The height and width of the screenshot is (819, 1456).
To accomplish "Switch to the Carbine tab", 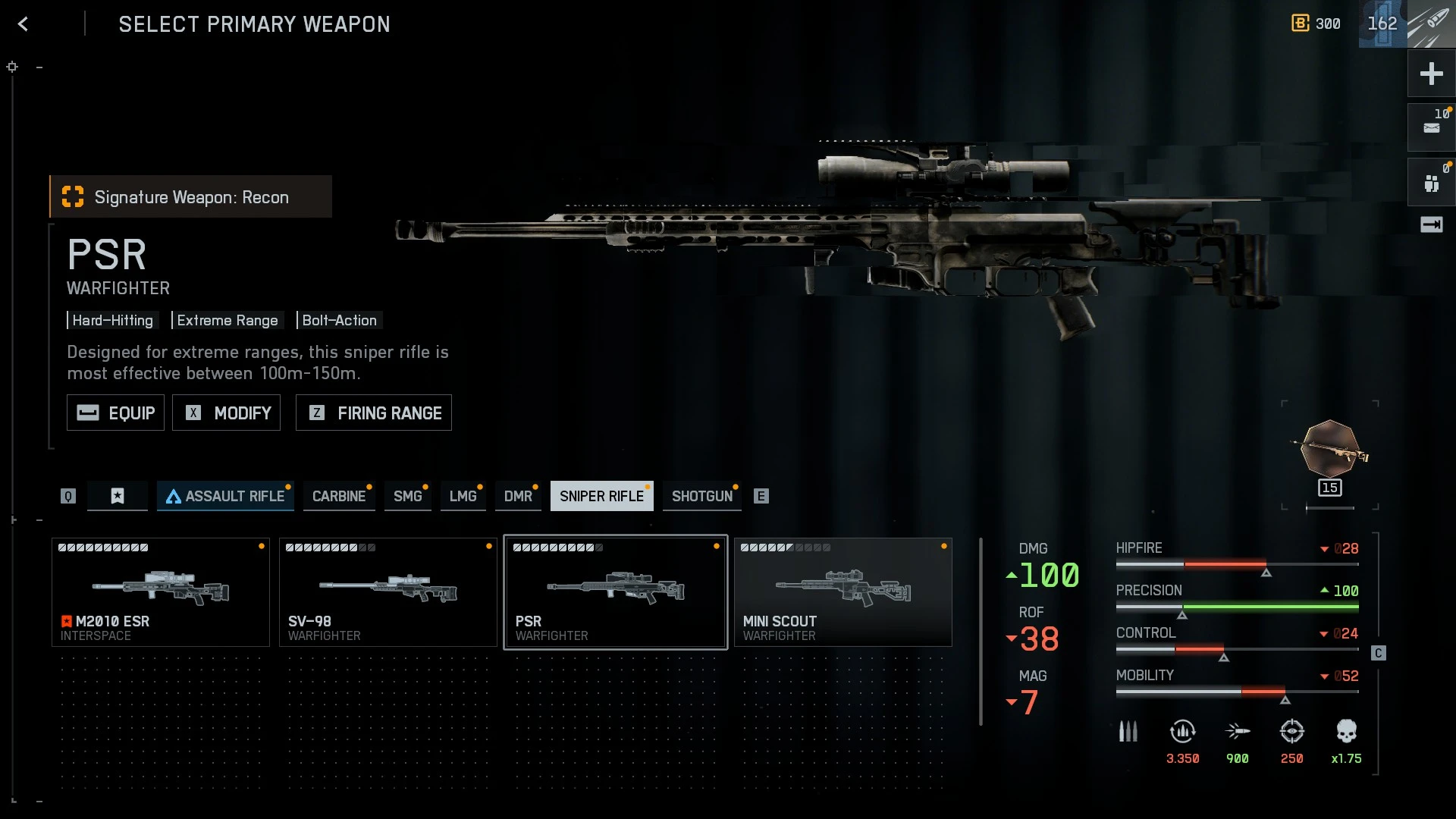I will coord(338,496).
